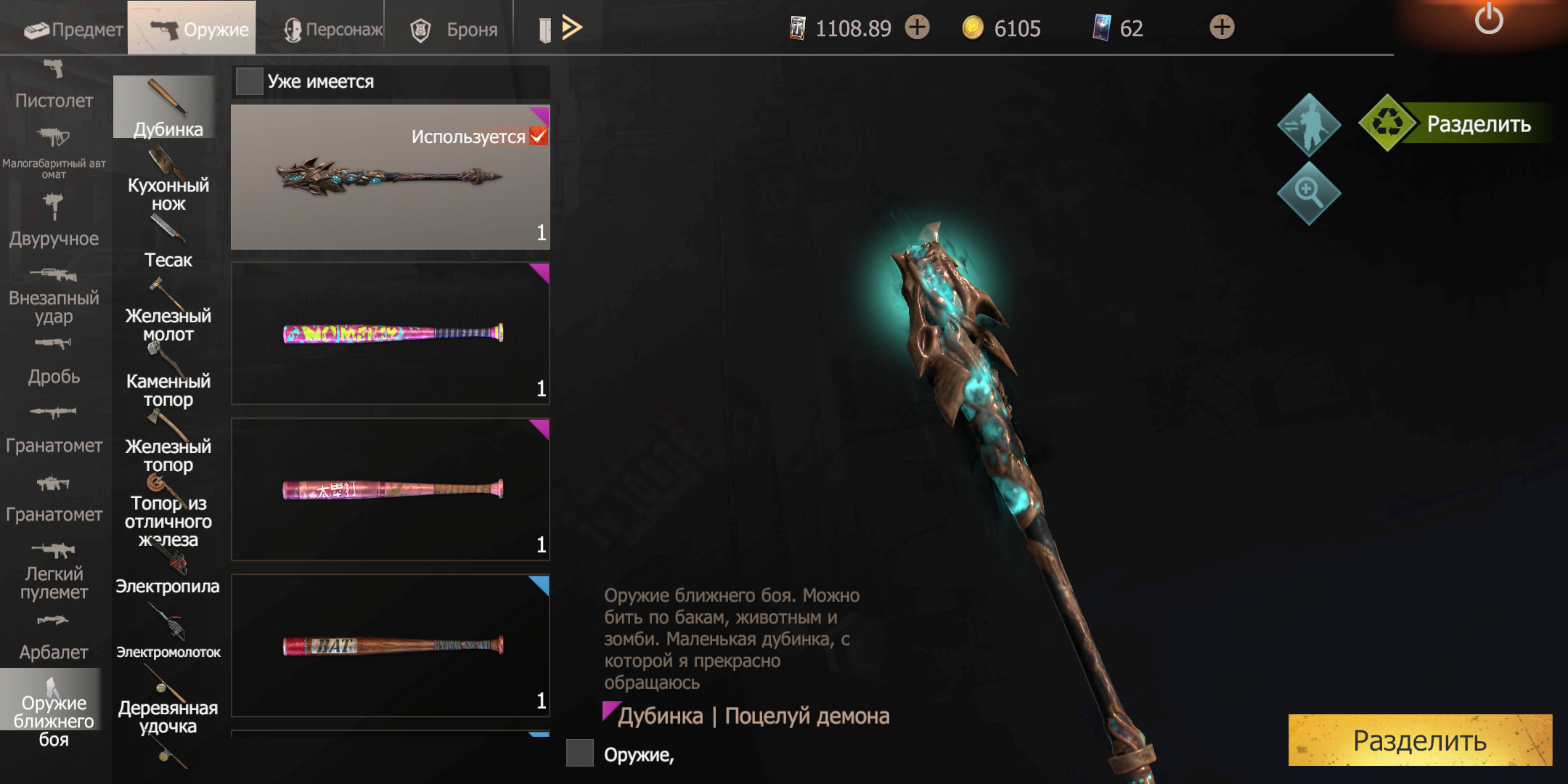
Task: Pick the red BAT wooden club skin
Action: tap(390, 645)
